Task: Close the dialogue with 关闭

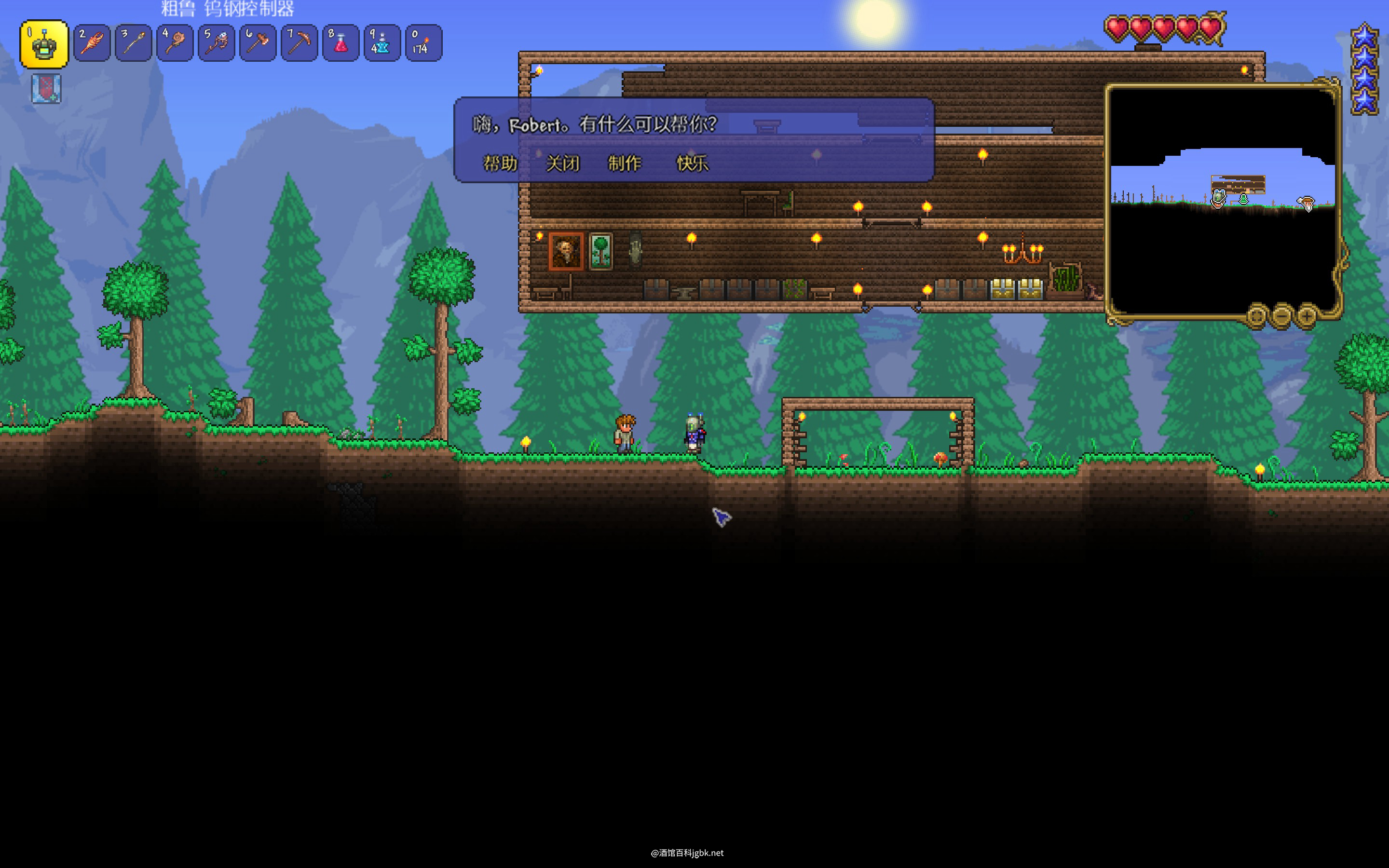Action: click(x=562, y=163)
